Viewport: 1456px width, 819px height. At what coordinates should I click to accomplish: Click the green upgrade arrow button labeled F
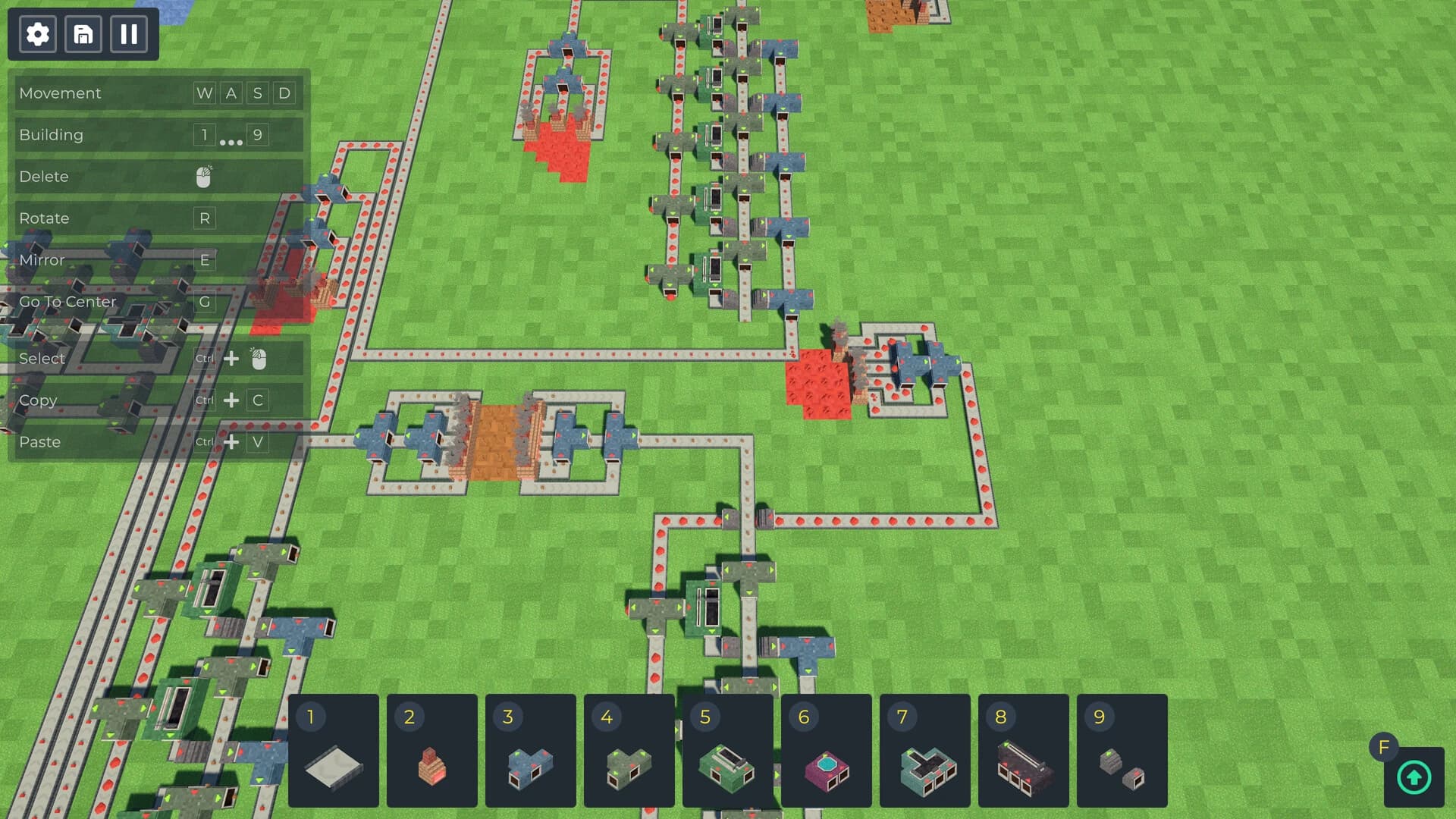(1414, 777)
